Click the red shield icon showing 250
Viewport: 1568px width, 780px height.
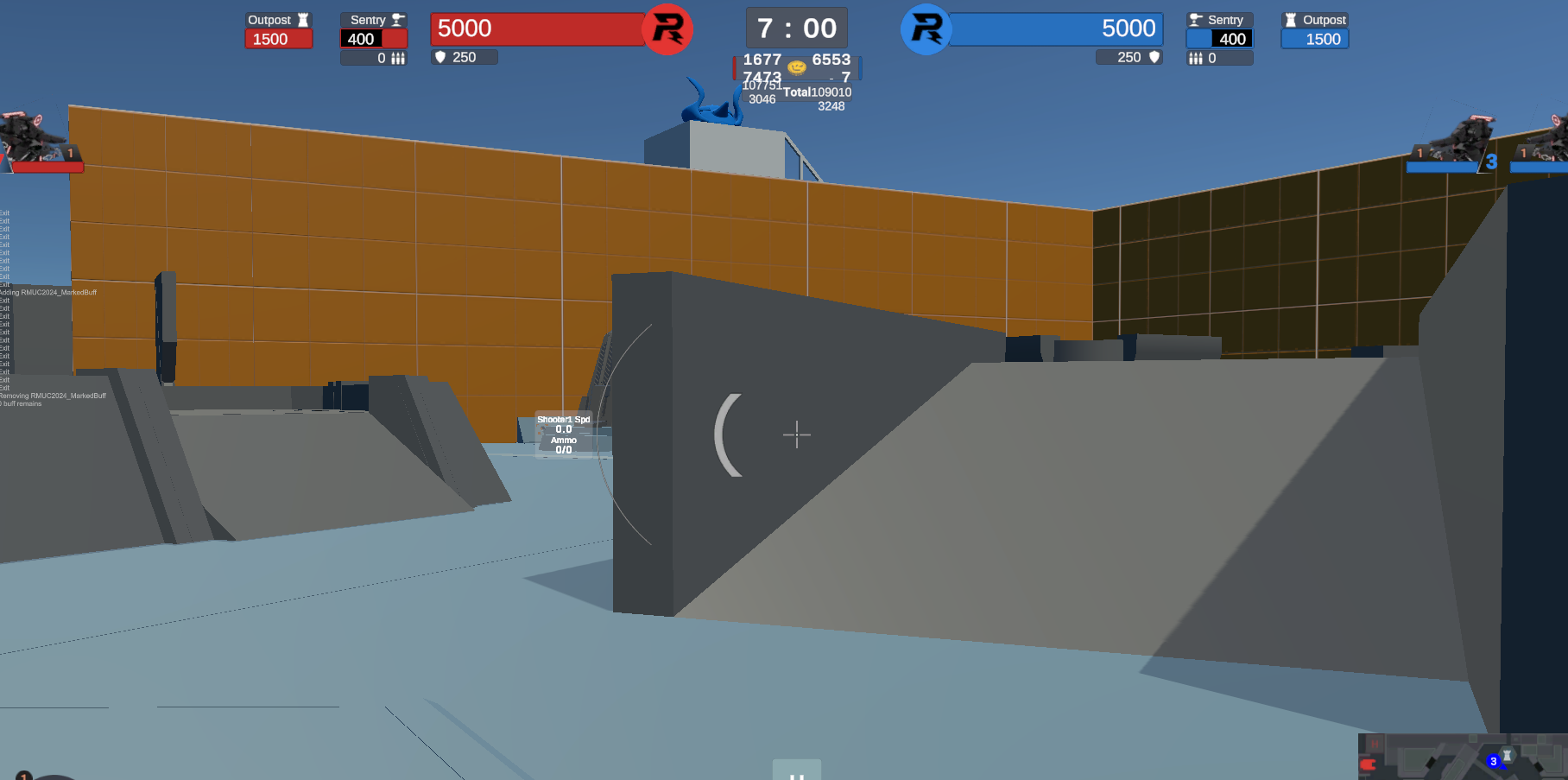pos(441,57)
